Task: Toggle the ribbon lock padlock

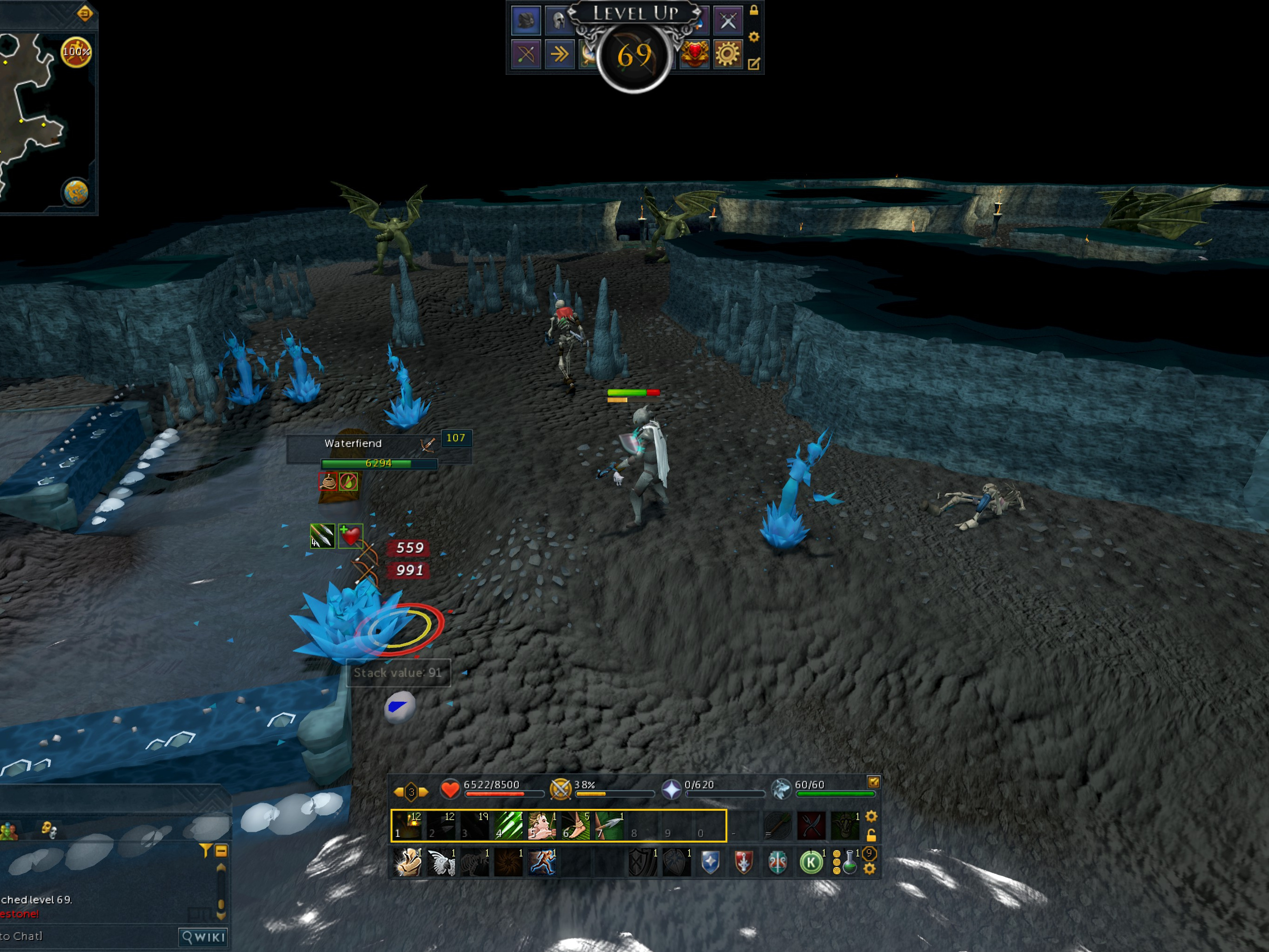Action: click(754, 10)
